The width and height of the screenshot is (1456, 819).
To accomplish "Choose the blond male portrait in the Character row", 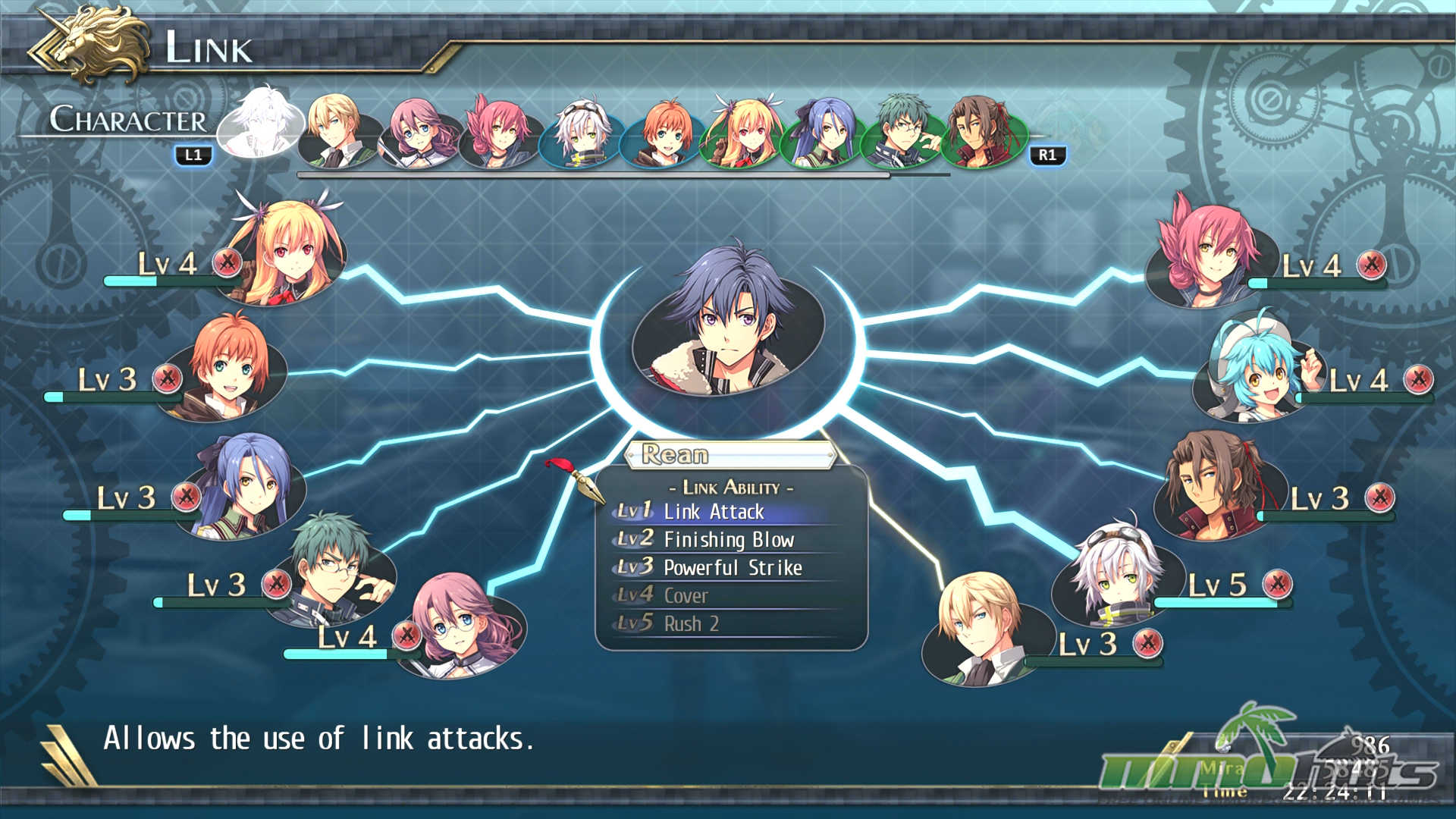I will click(x=336, y=130).
